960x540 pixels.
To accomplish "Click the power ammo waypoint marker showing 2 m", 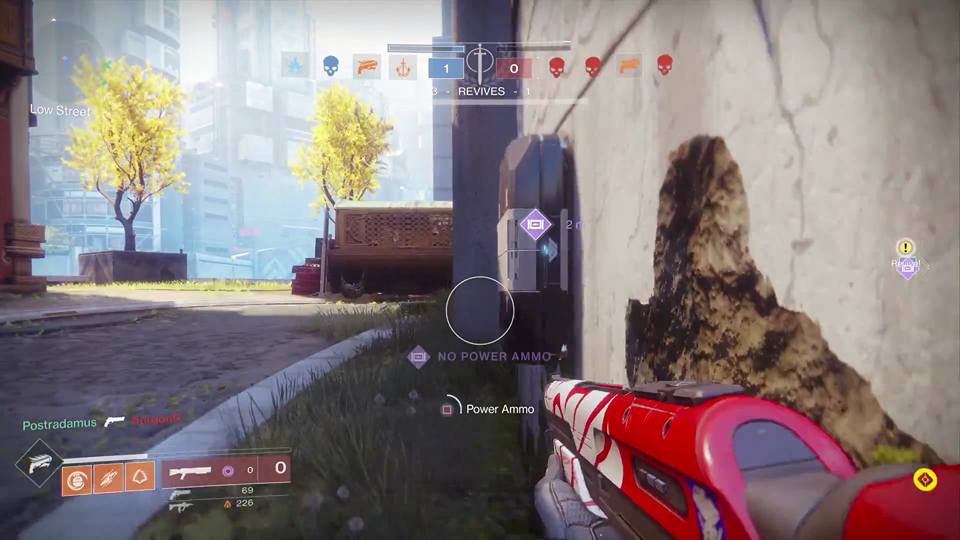I will tap(535, 224).
